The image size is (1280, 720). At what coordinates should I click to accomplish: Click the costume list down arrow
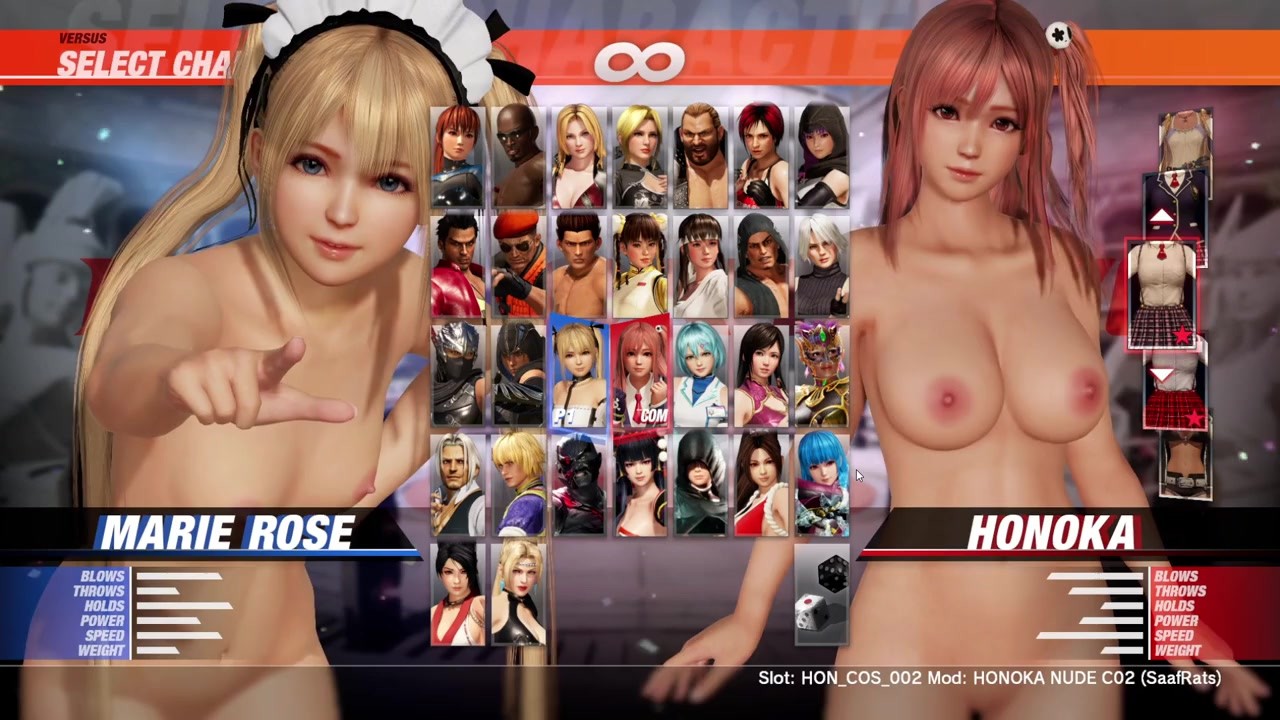coord(1161,375)
